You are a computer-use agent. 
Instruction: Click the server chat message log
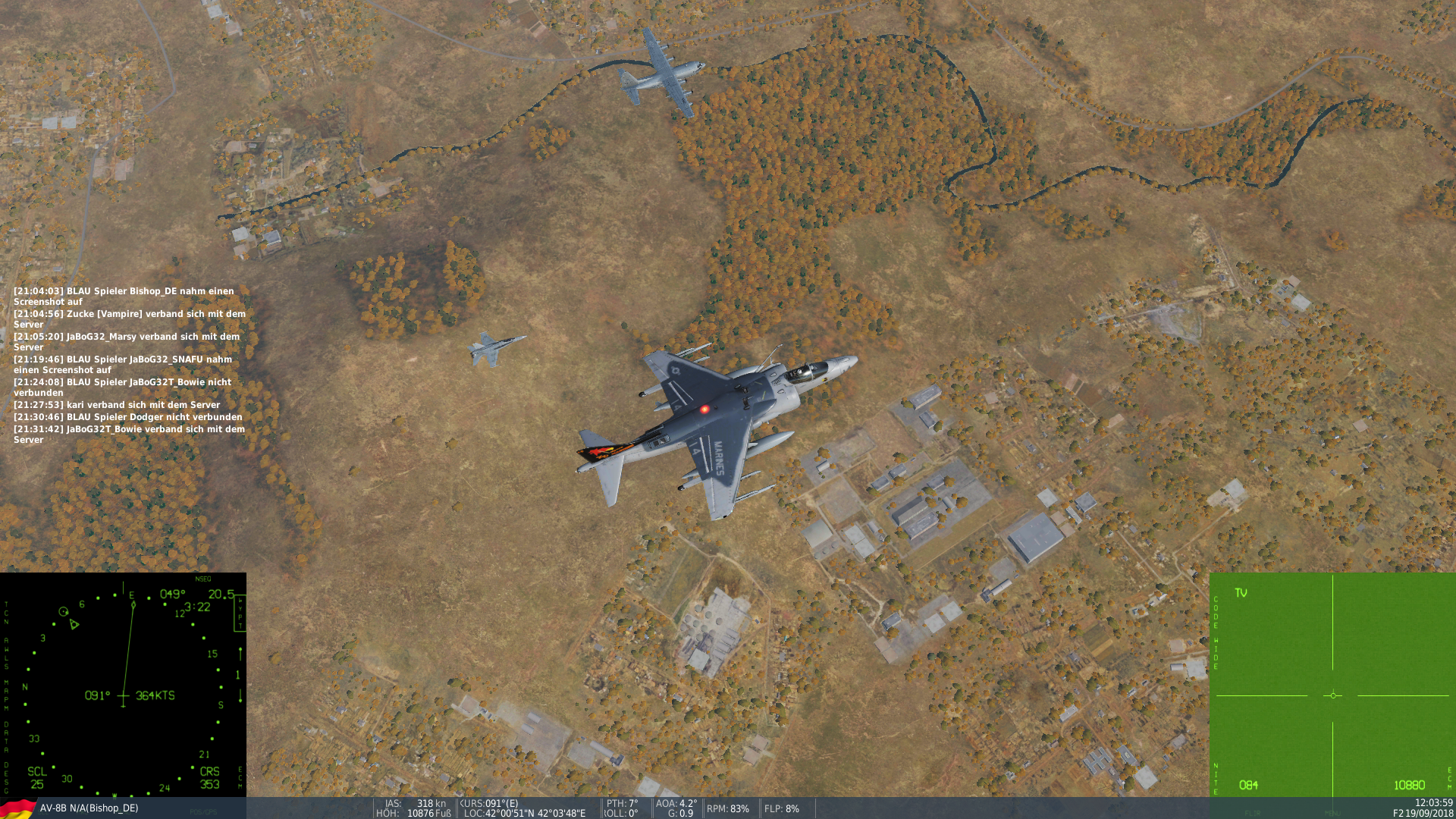130,365
